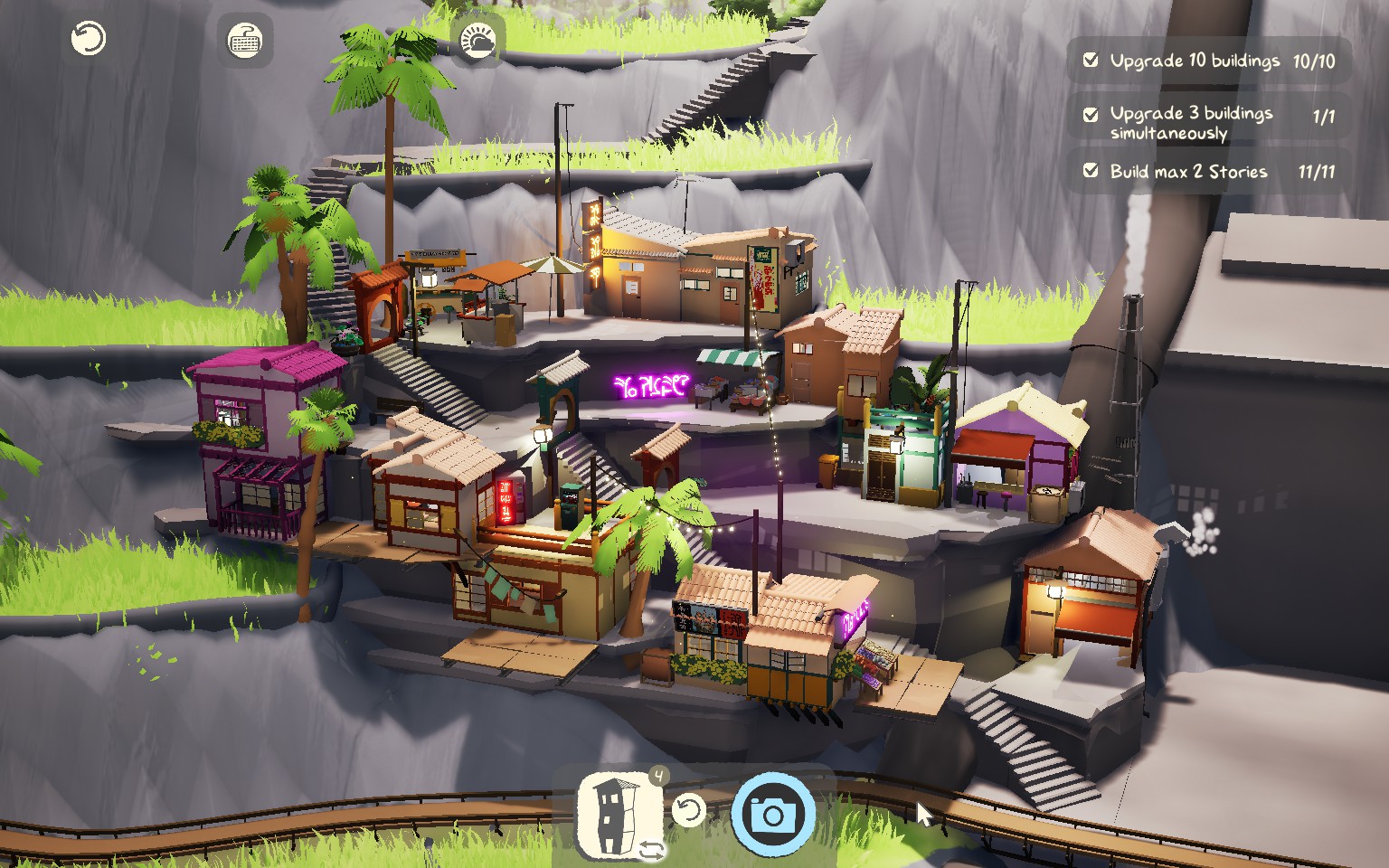
Task: Swap building using the two-arrows icon
Action: click(651, 850)
